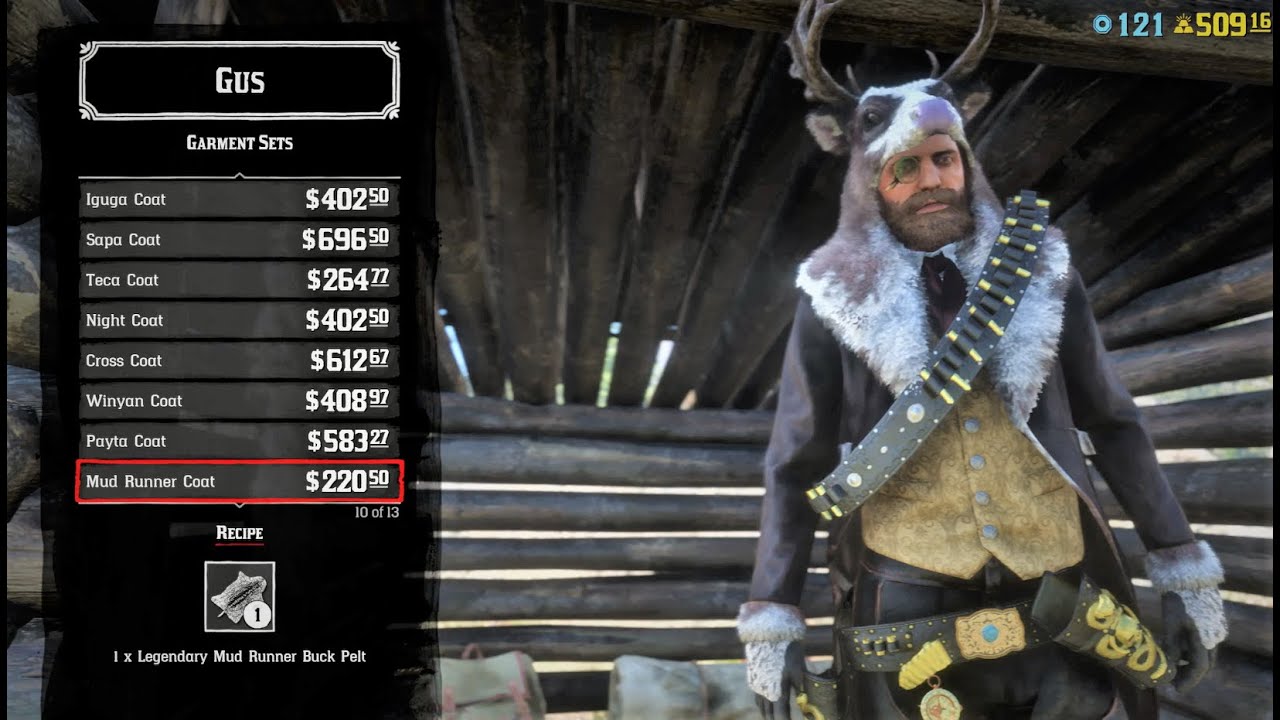Select the Mud Runner Coat entry
This screenshot has height=720, width=1280.
tap(158, 481)
